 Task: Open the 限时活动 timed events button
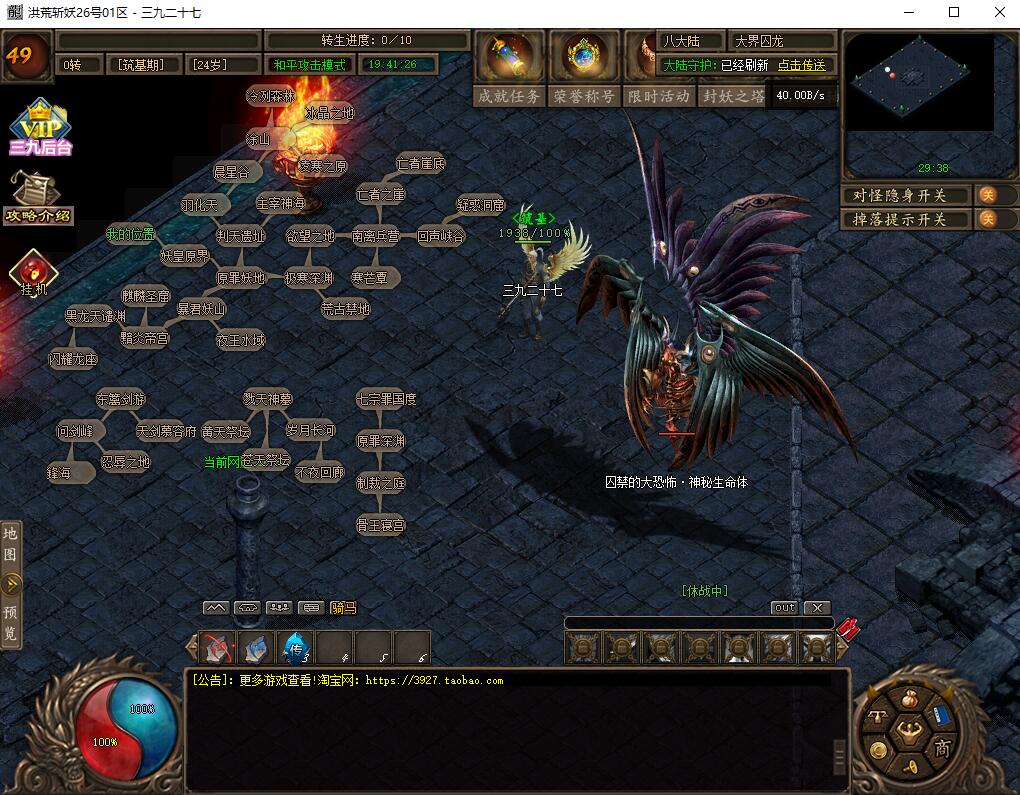tap(658, 96)
